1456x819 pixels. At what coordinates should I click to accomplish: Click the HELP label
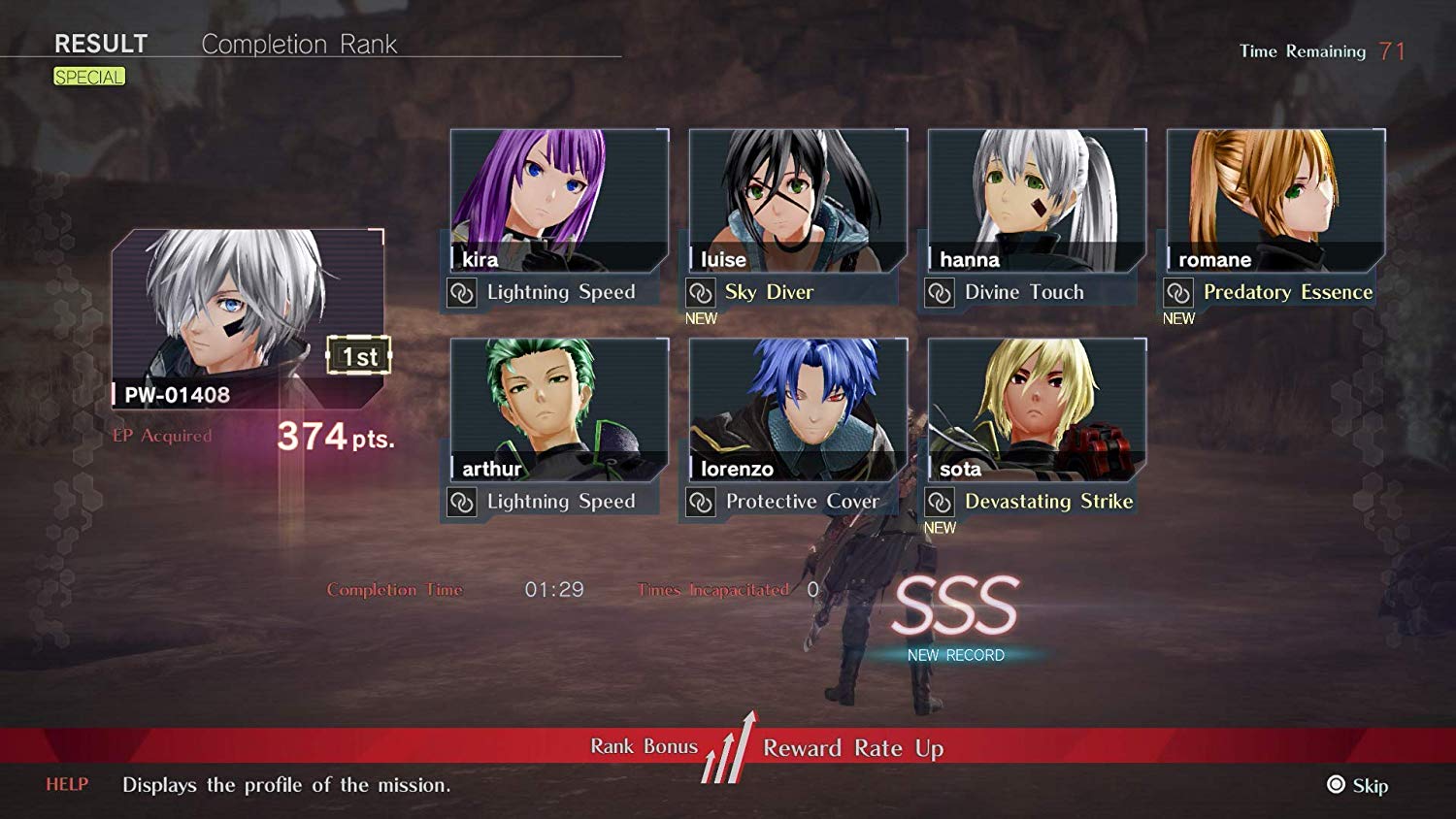click(x=65, y=786)
